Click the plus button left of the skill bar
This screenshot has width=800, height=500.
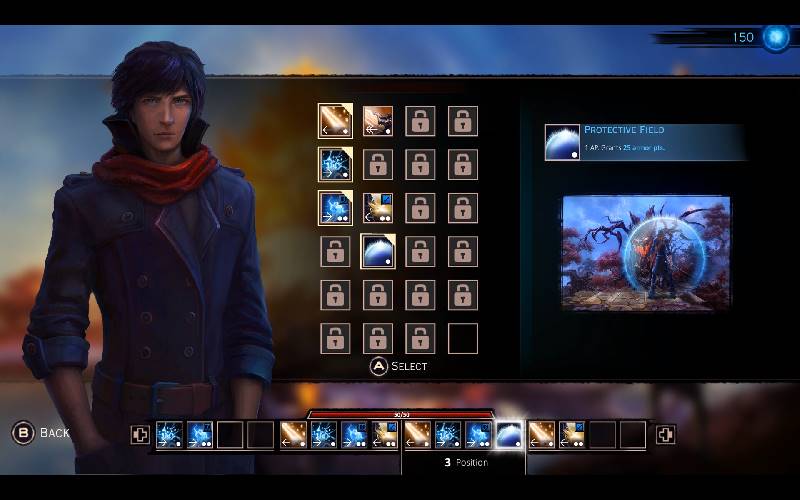[x=140, y=434]
